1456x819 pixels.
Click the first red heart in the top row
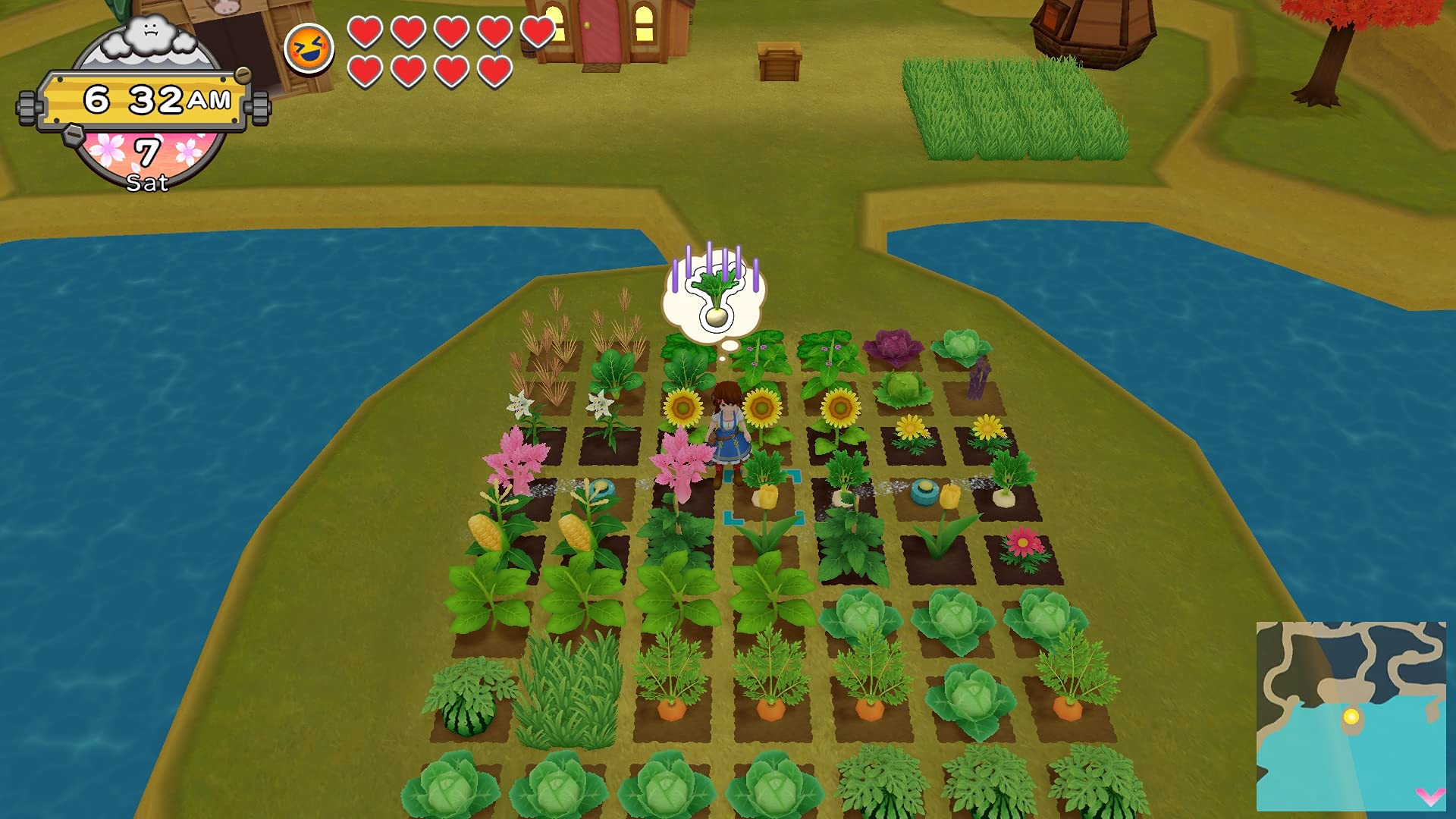pyautogui.click(x=366, y=32)
